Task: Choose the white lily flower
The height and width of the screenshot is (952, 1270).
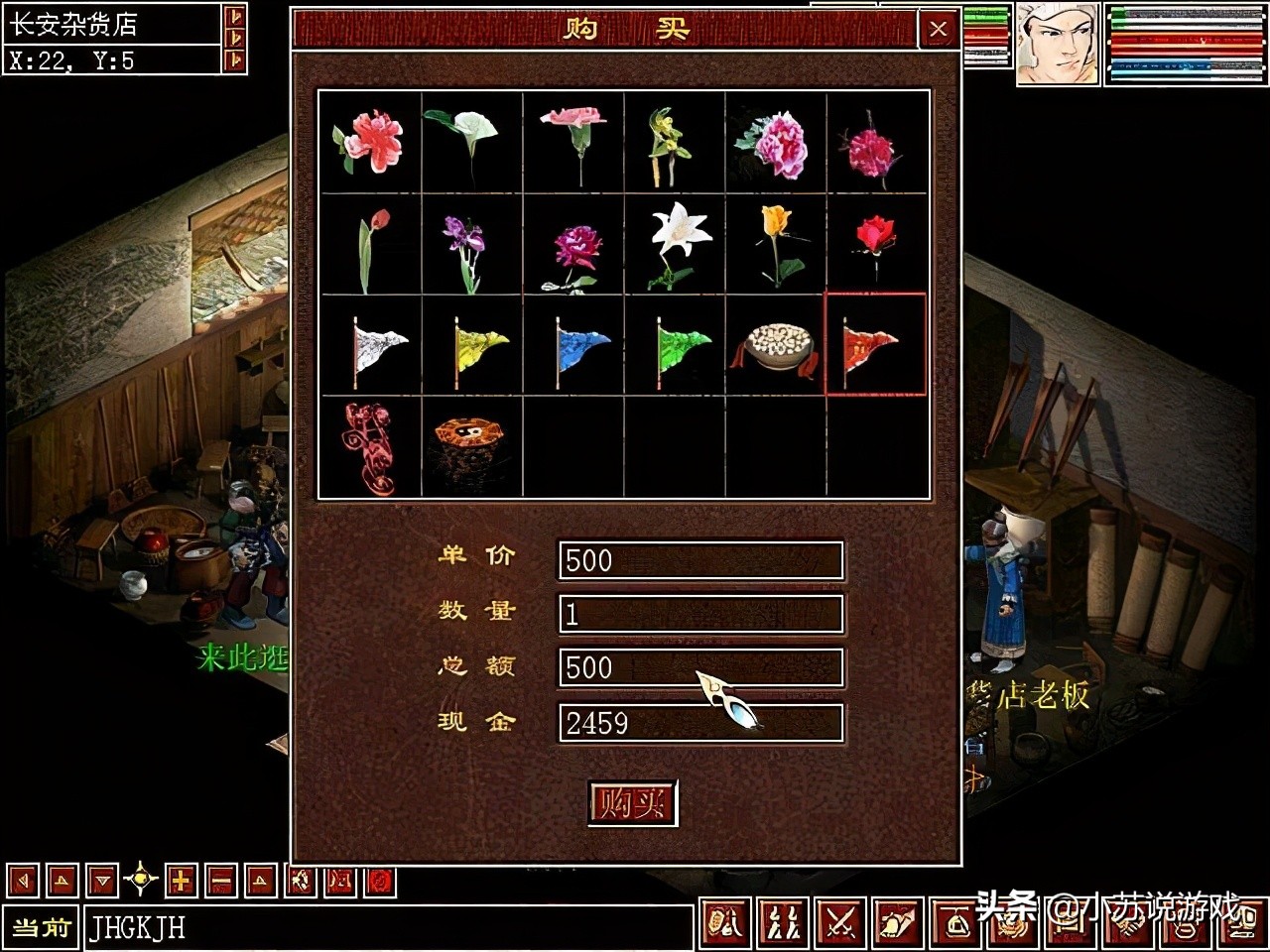Action: click(x=676, y=244)
